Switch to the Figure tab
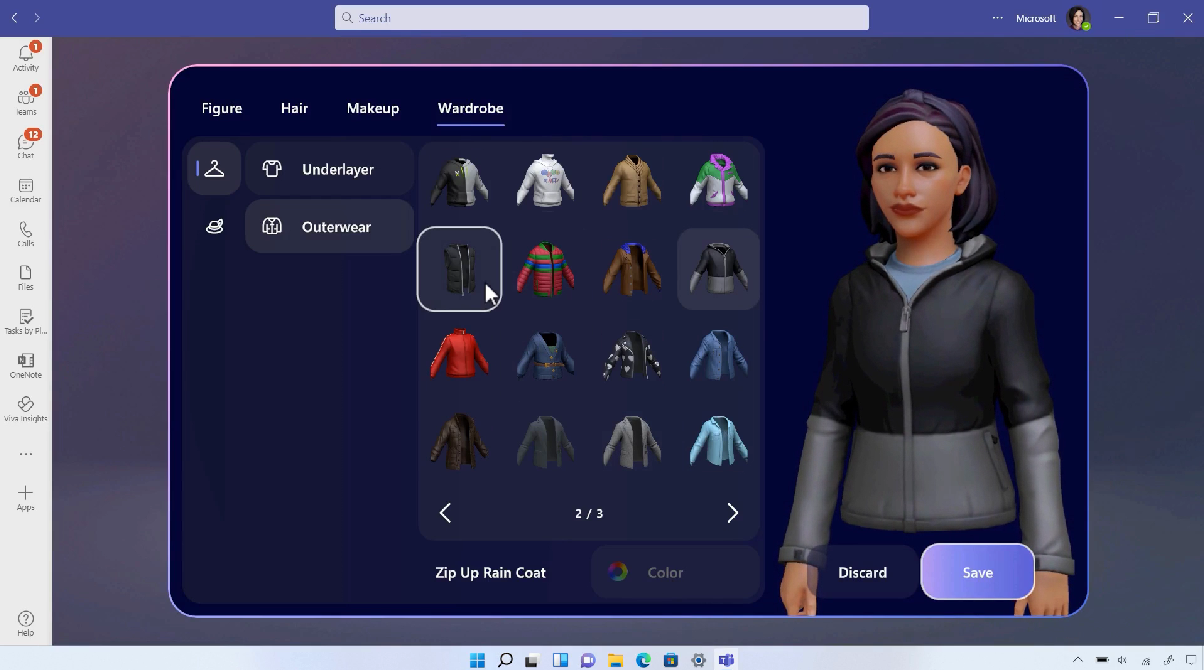Image resolution: width=1204 pixels, height=670 pixels. 222,108
